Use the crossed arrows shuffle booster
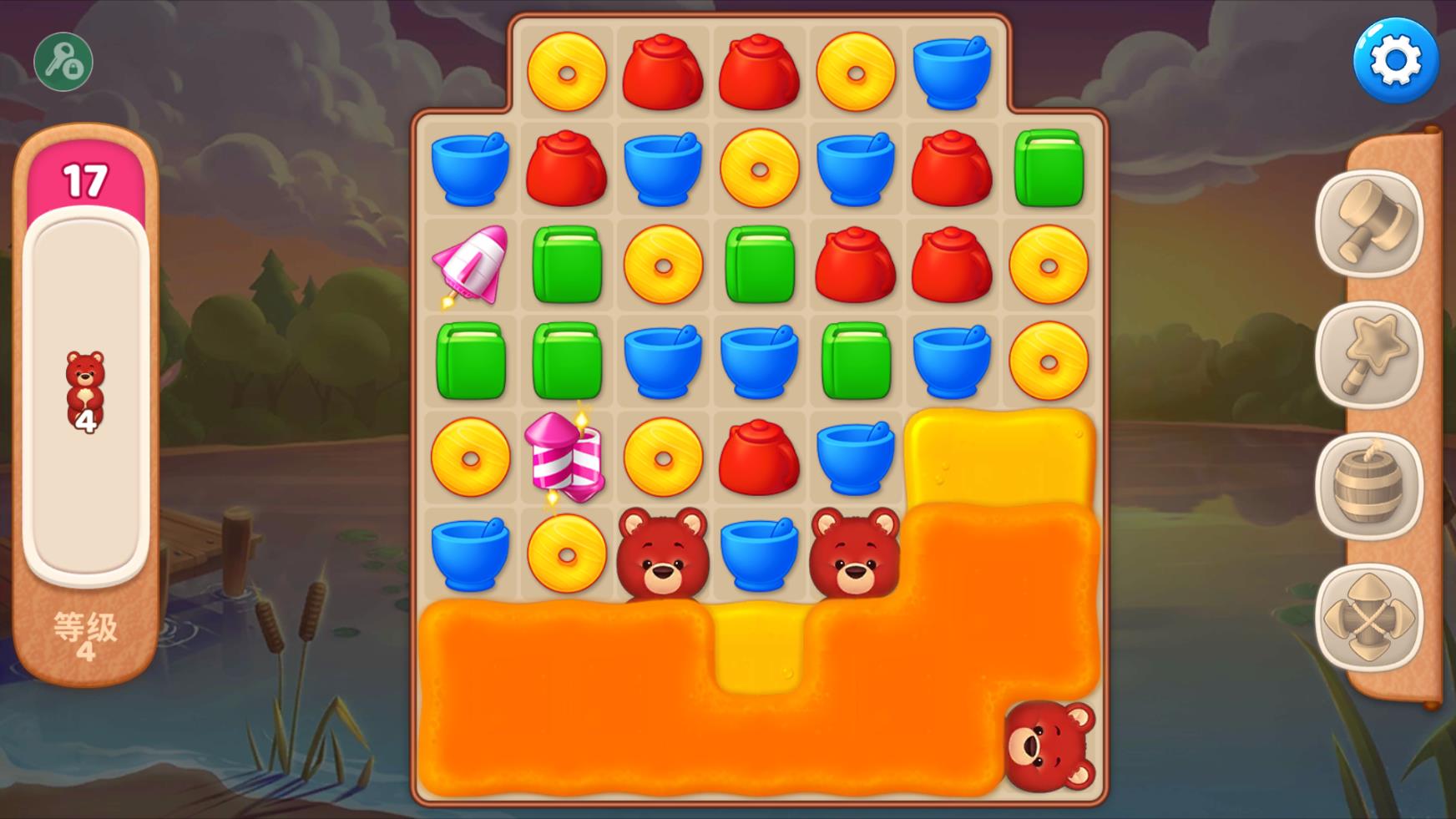Screen dimensions: 1456x819 [x=1368, y=618]
